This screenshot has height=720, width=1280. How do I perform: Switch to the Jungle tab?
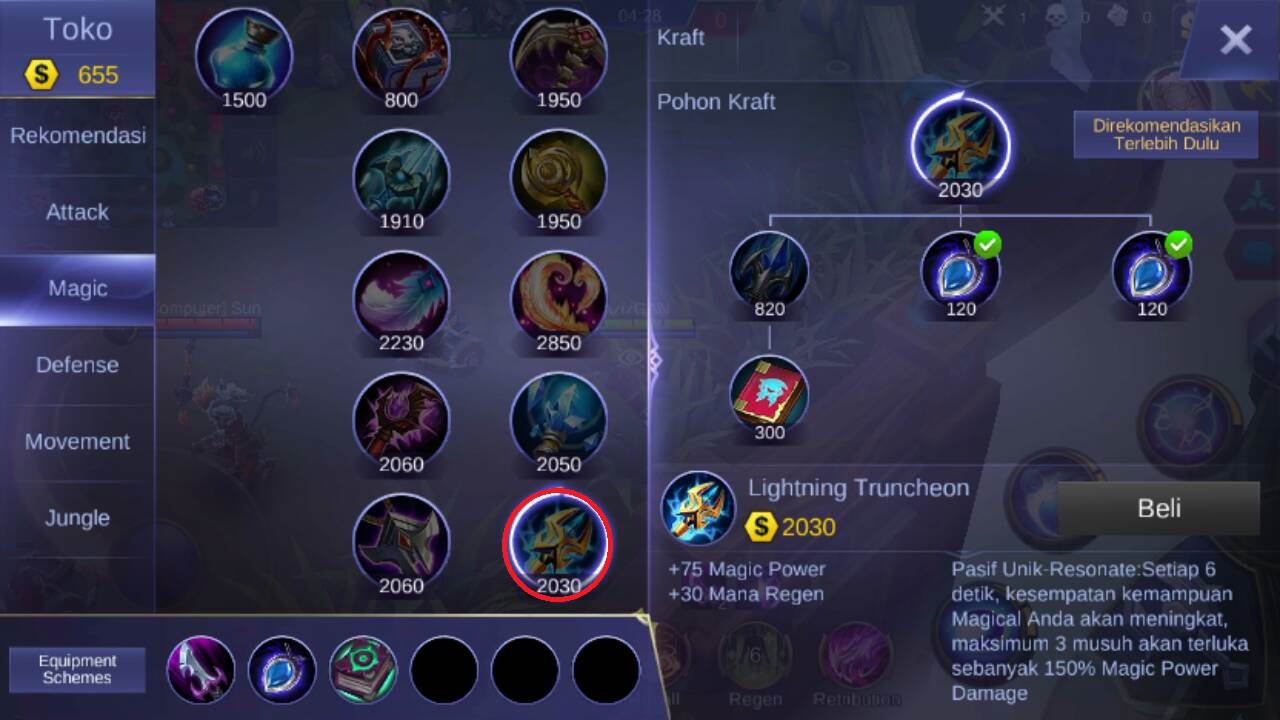[x=78, y=518]
